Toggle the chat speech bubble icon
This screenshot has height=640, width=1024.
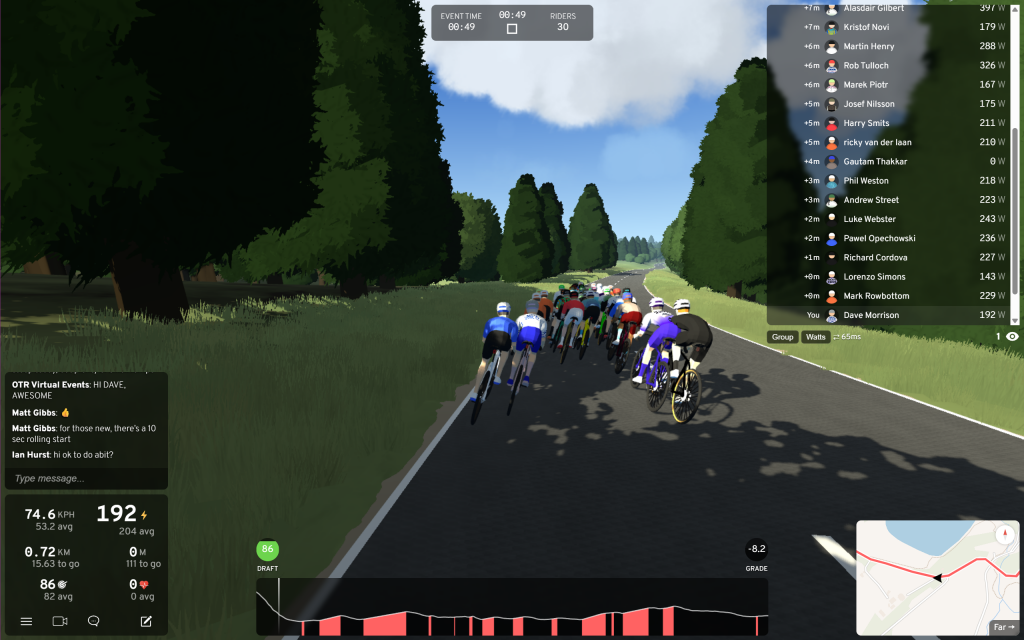point(94,621)
